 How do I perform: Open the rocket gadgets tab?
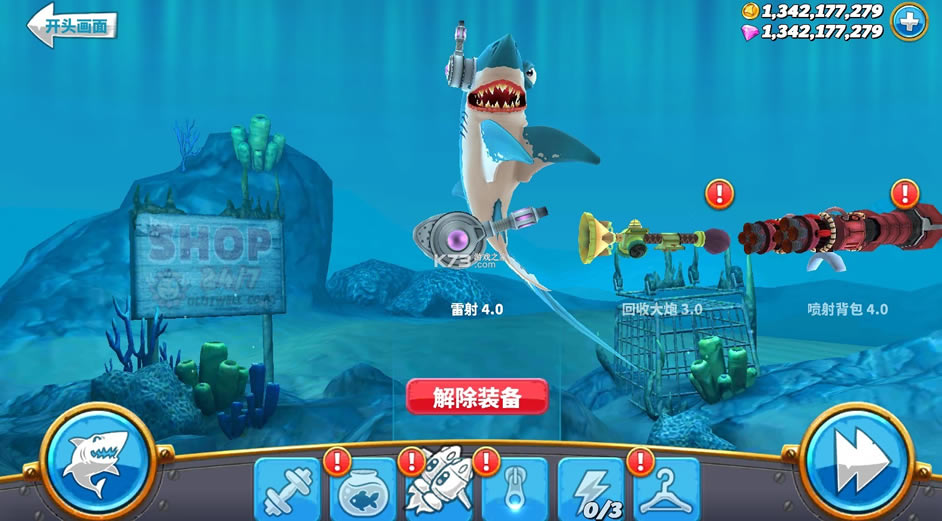[437, 488]
